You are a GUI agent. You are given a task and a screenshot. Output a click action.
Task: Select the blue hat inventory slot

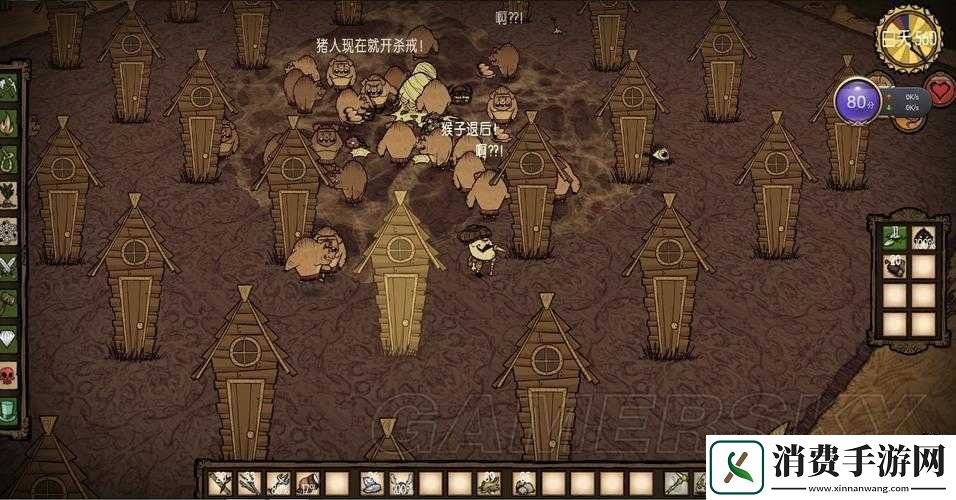[373, 483]
